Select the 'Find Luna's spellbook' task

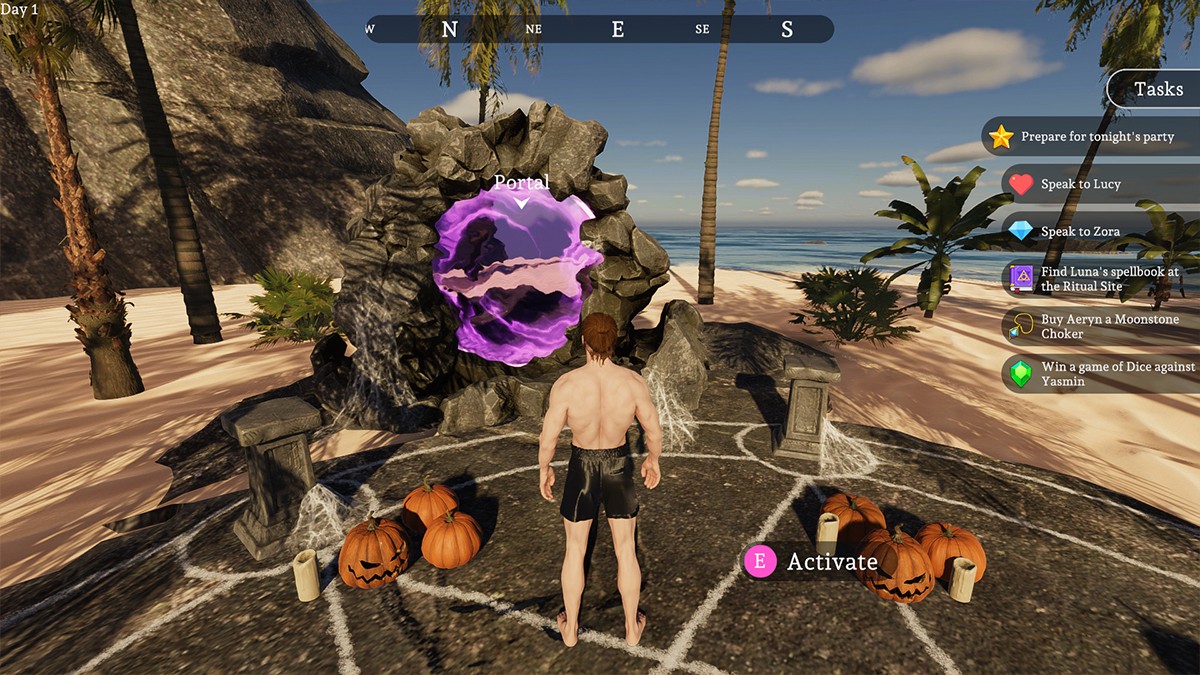click(1100, 278)
